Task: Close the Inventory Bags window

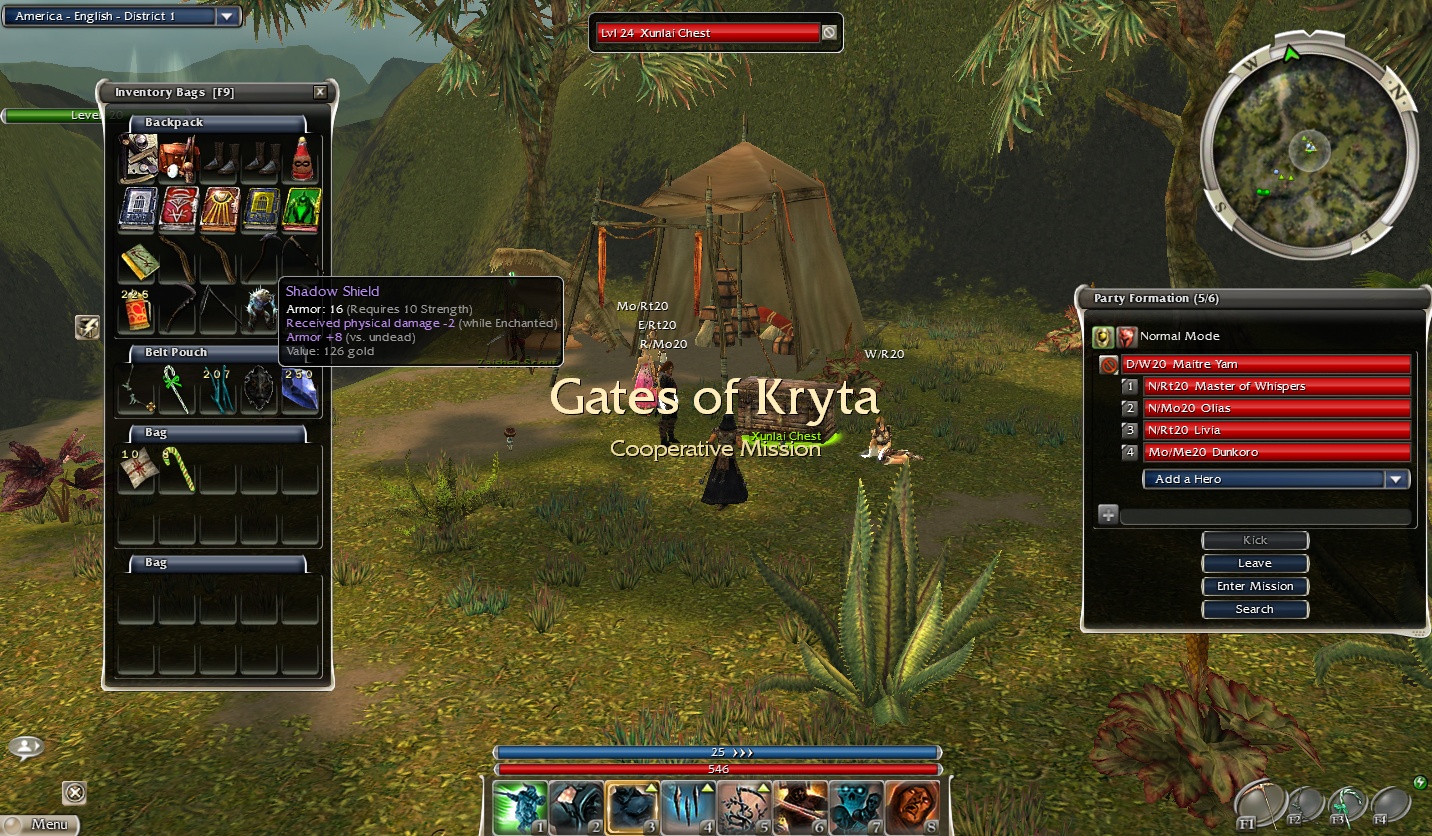Action: 320,92
